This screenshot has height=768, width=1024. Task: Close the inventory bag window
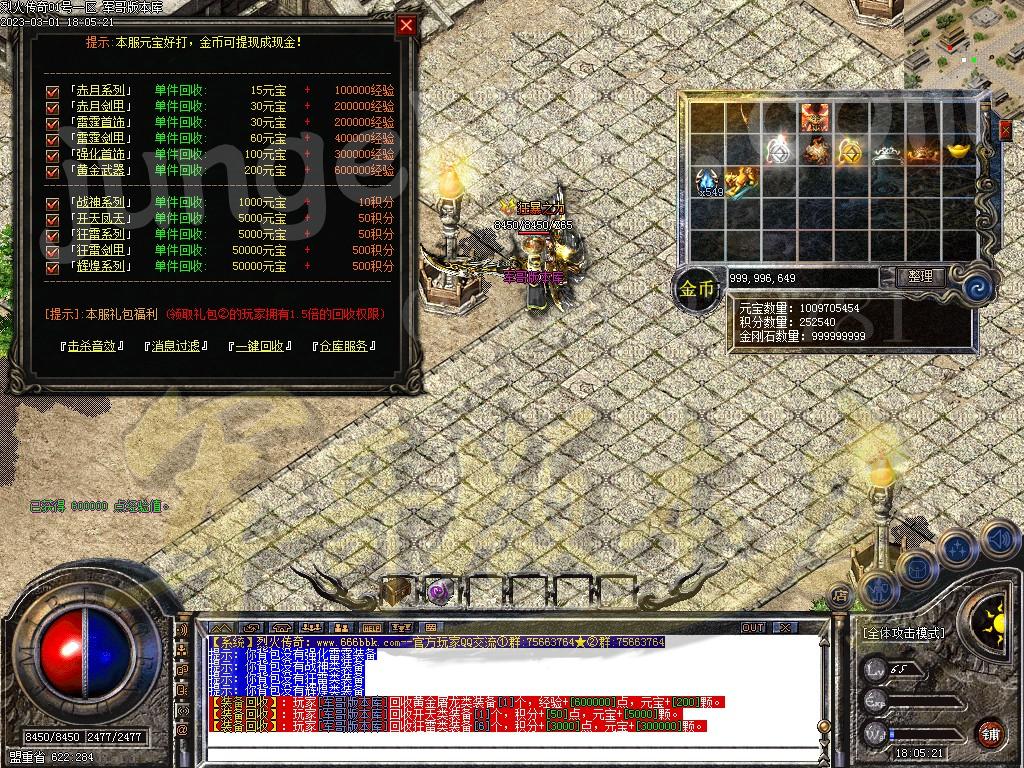tap(1005, 130)
